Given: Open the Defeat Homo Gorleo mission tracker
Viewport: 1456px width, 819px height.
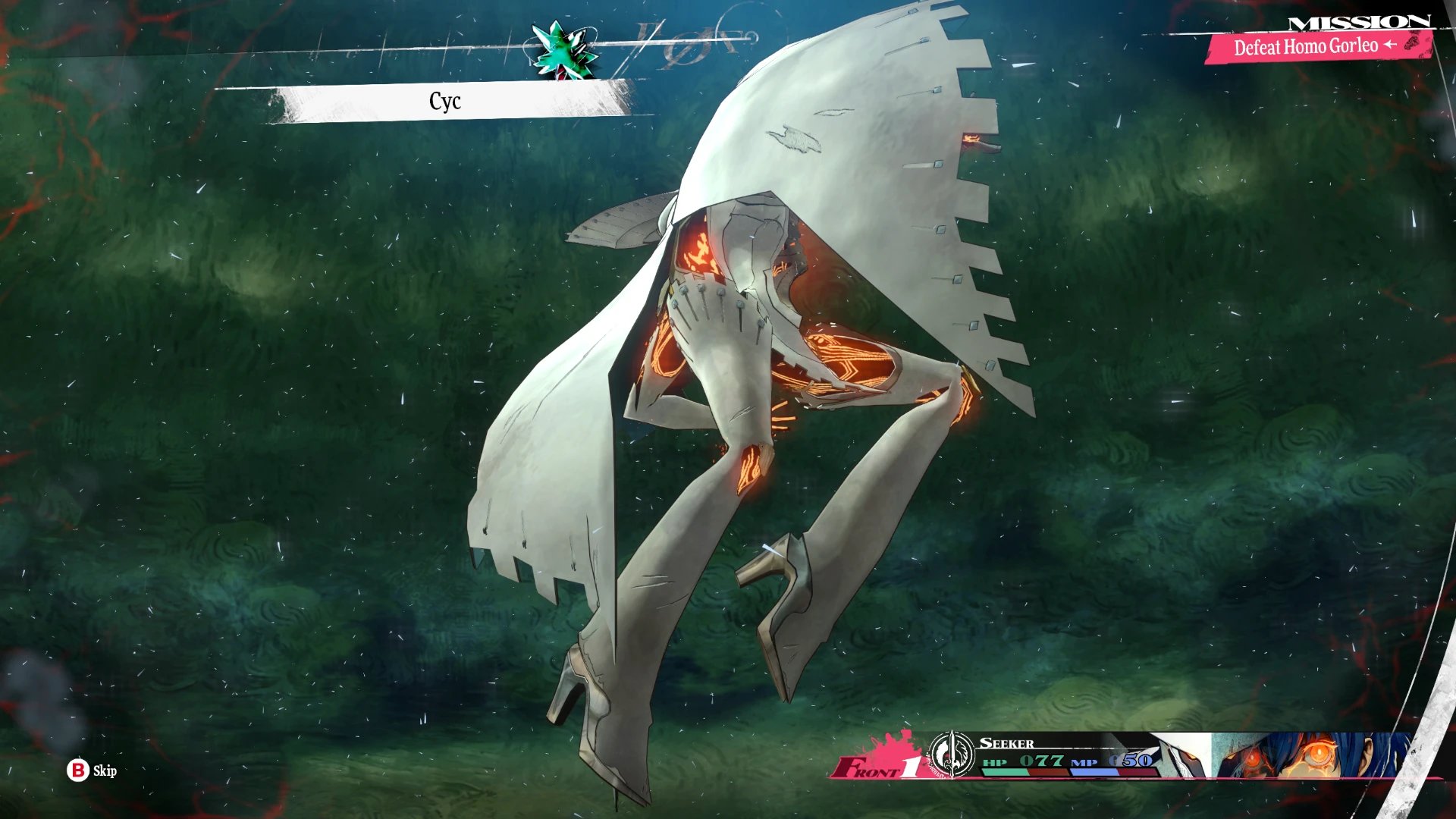Looking at the screenshot, I should [1315, 47].
